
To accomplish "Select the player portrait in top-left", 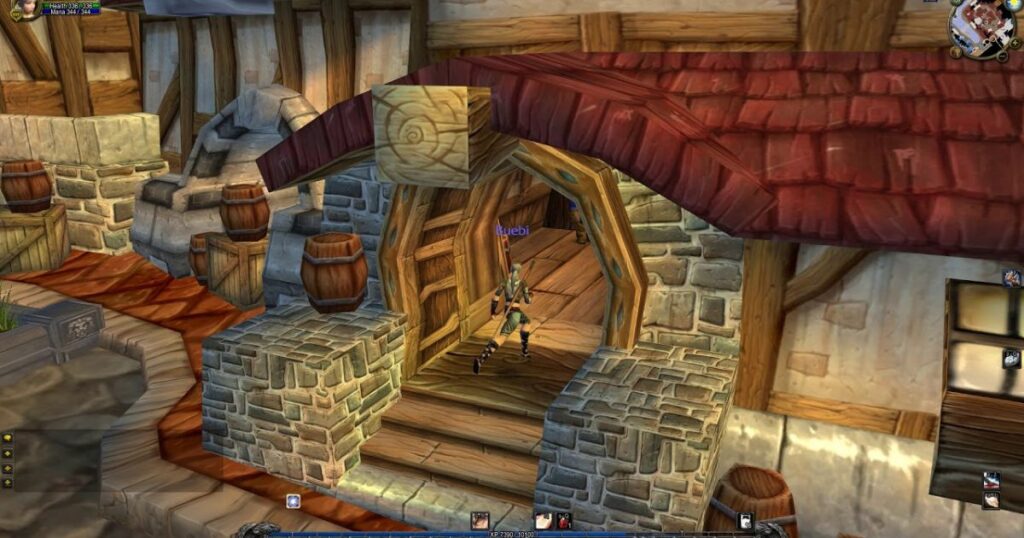I will (25, 8).
